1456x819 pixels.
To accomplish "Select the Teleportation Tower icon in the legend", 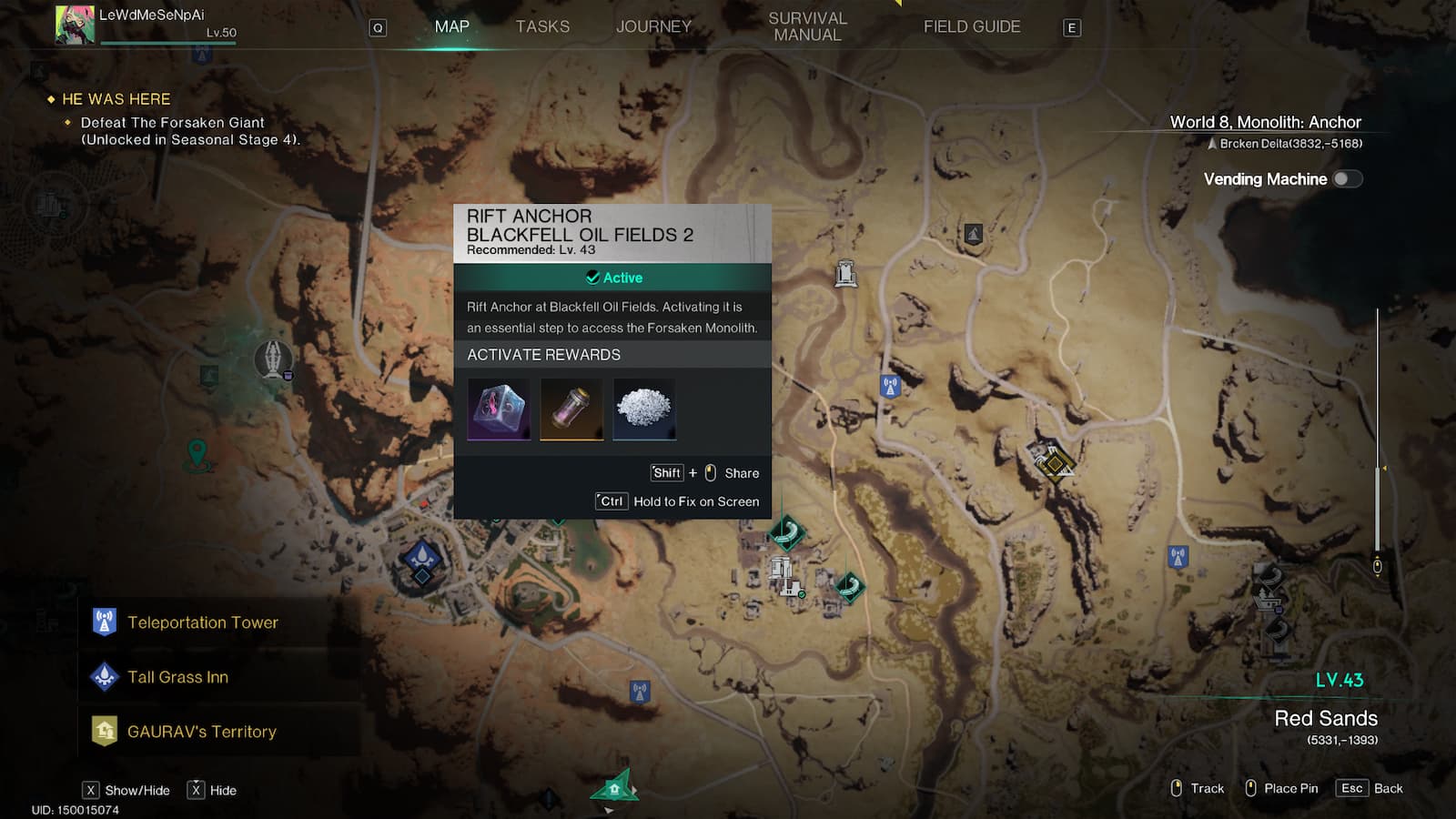I will 105,622.
